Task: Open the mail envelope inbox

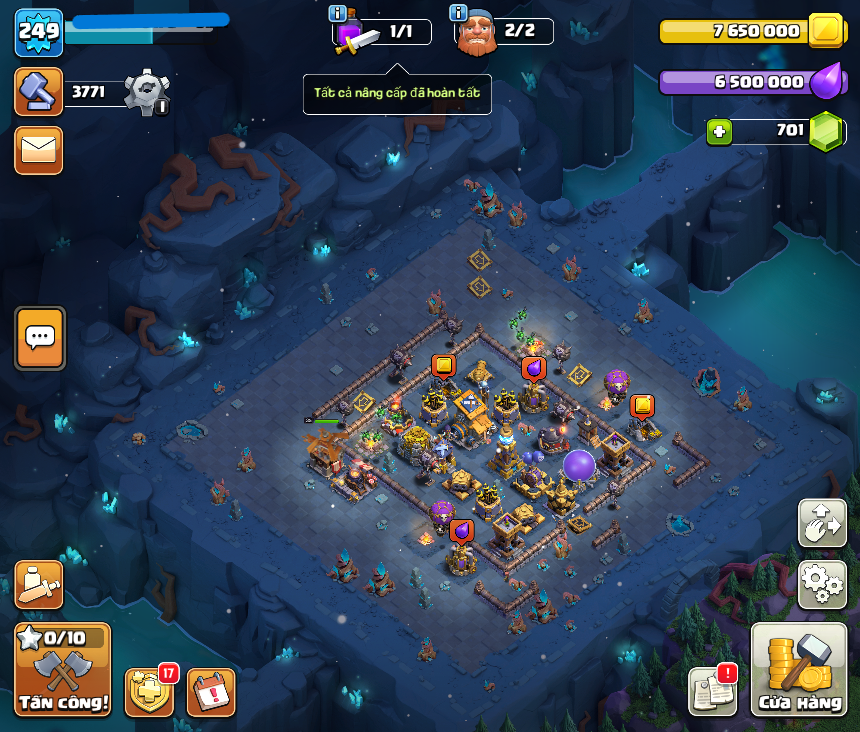Action: point(39,150)
